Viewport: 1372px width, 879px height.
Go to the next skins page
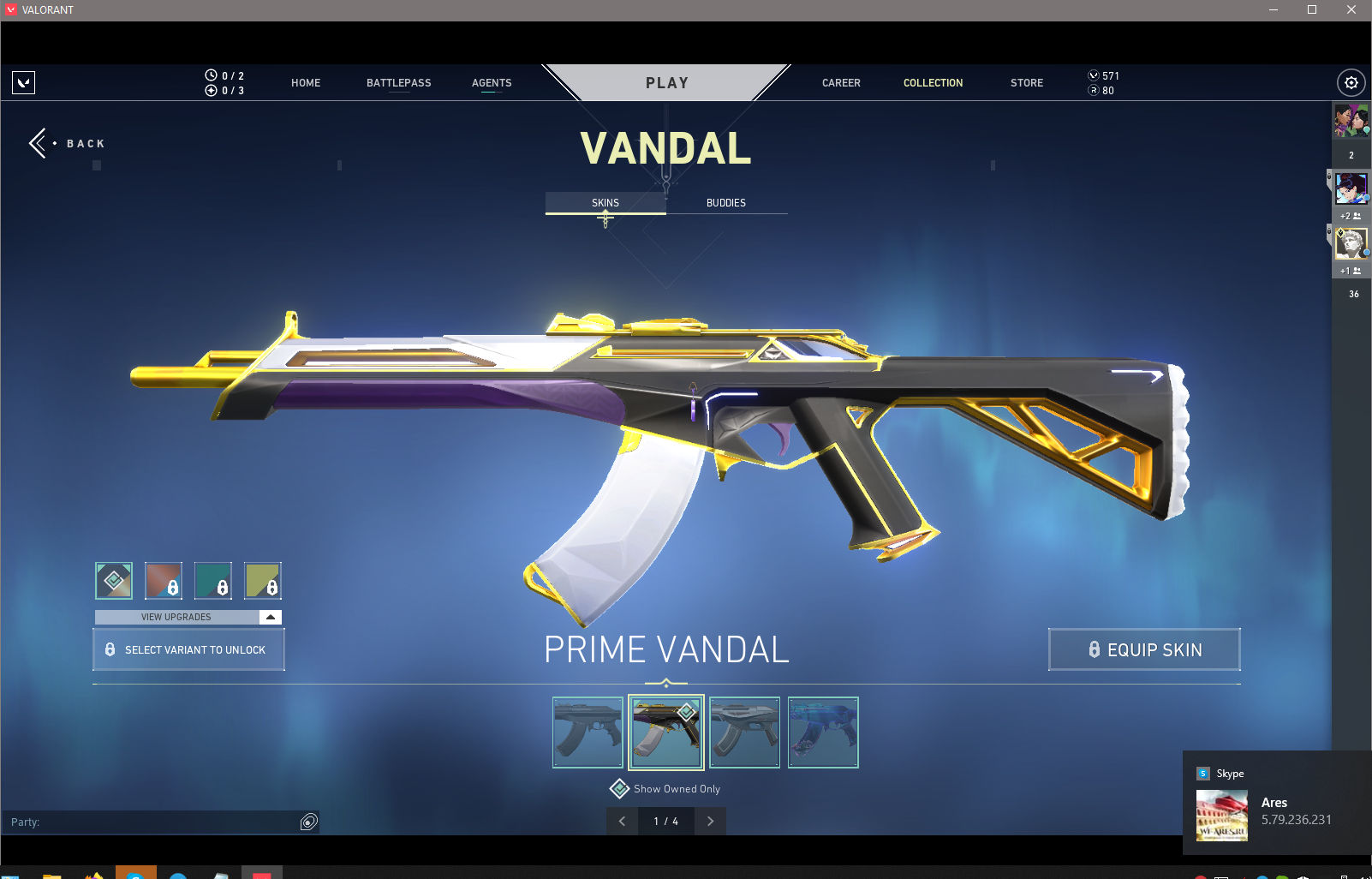tap(710, 821)
